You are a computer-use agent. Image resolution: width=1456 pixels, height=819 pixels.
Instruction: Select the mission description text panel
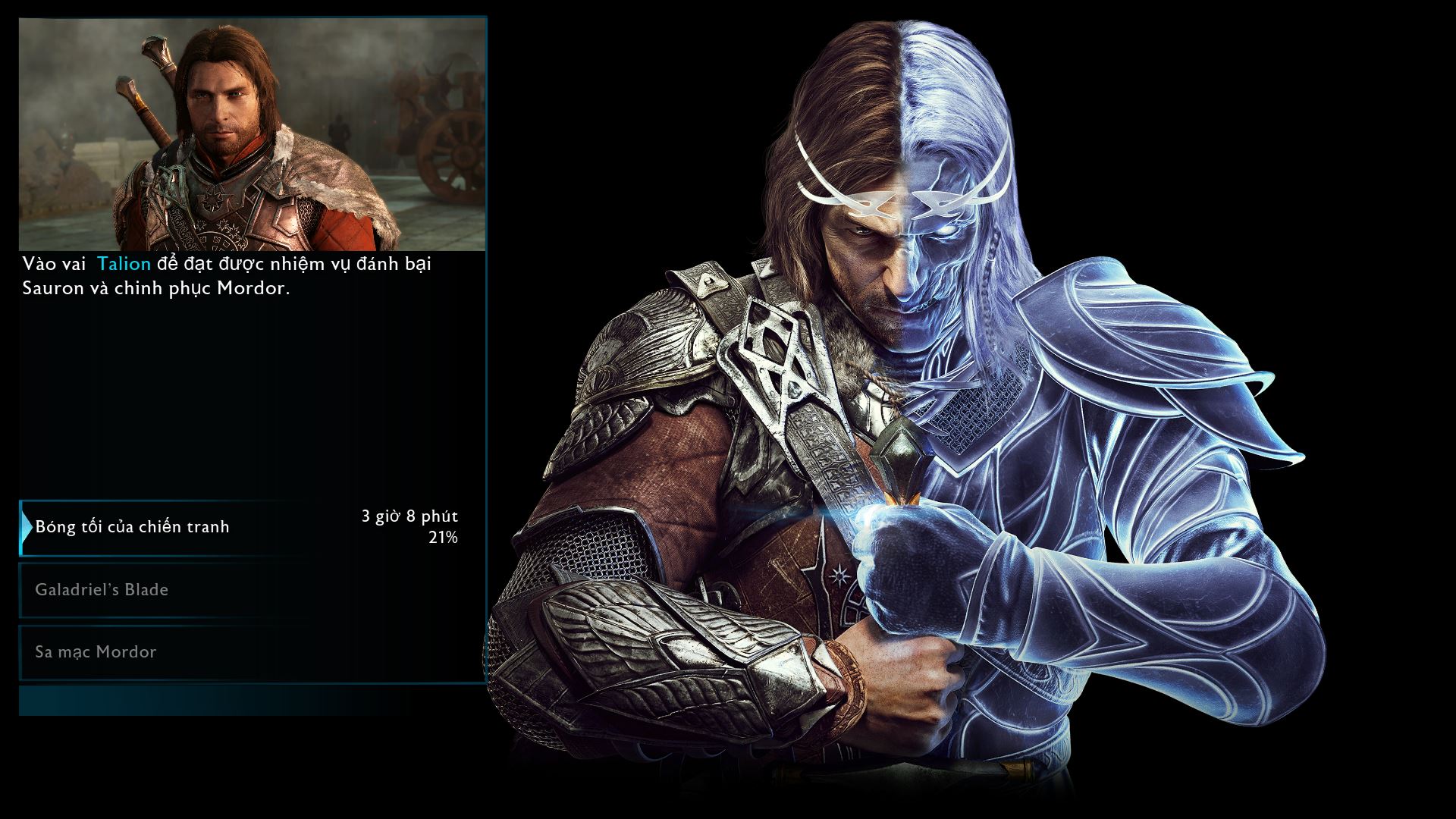pyautogui.click(x=227, y=277)
